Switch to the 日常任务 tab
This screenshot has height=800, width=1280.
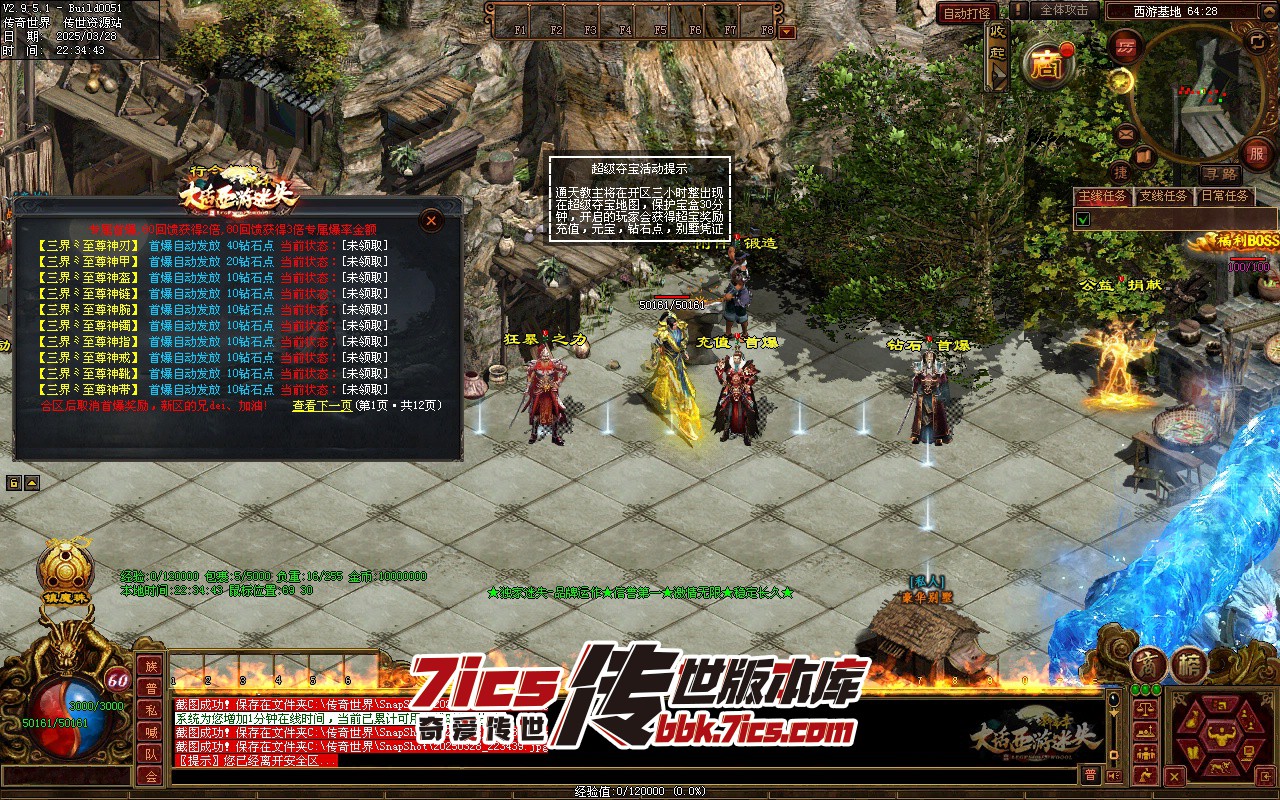pyautogui.click(x=1225, y=196)
